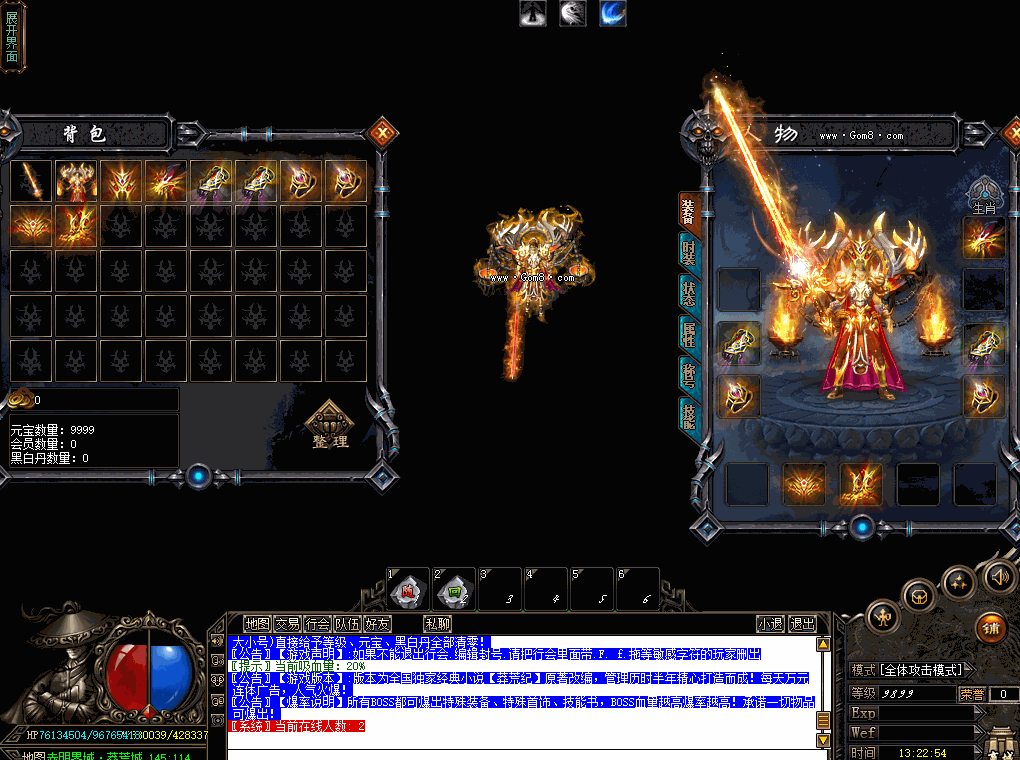Open the 好友 friends button
The height and width of the screenshot is (760, 1020).
point(378,624)
